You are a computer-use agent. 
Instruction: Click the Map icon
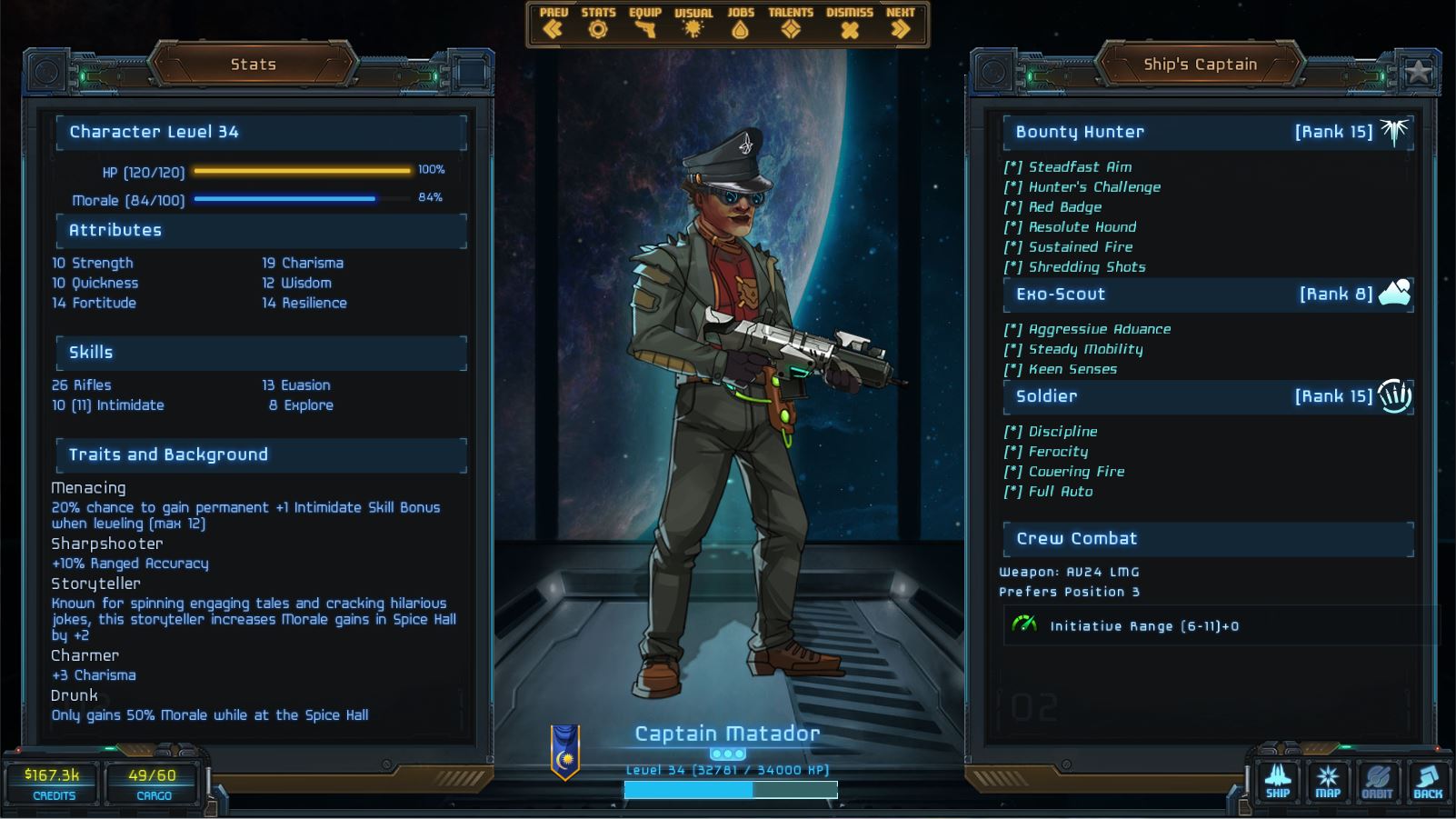pyautogui.click(x=1328, y=780)
